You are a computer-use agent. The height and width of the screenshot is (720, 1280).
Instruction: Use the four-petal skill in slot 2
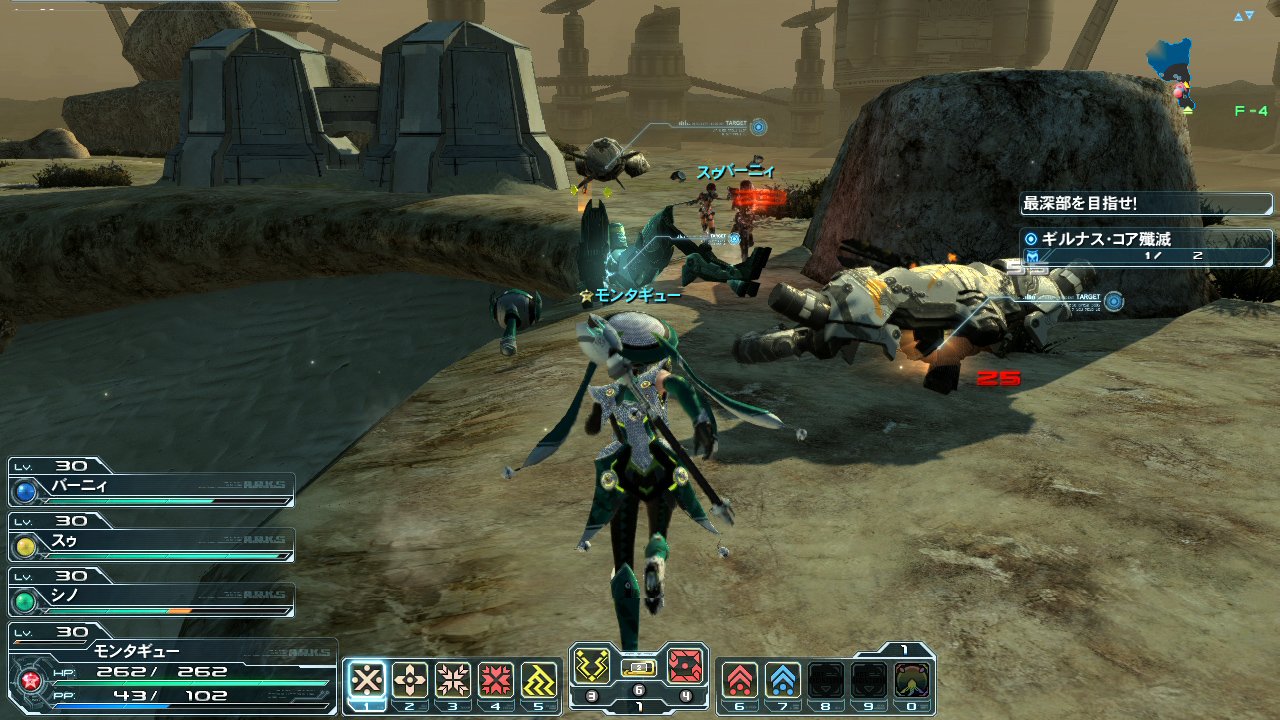coord(410,680)
